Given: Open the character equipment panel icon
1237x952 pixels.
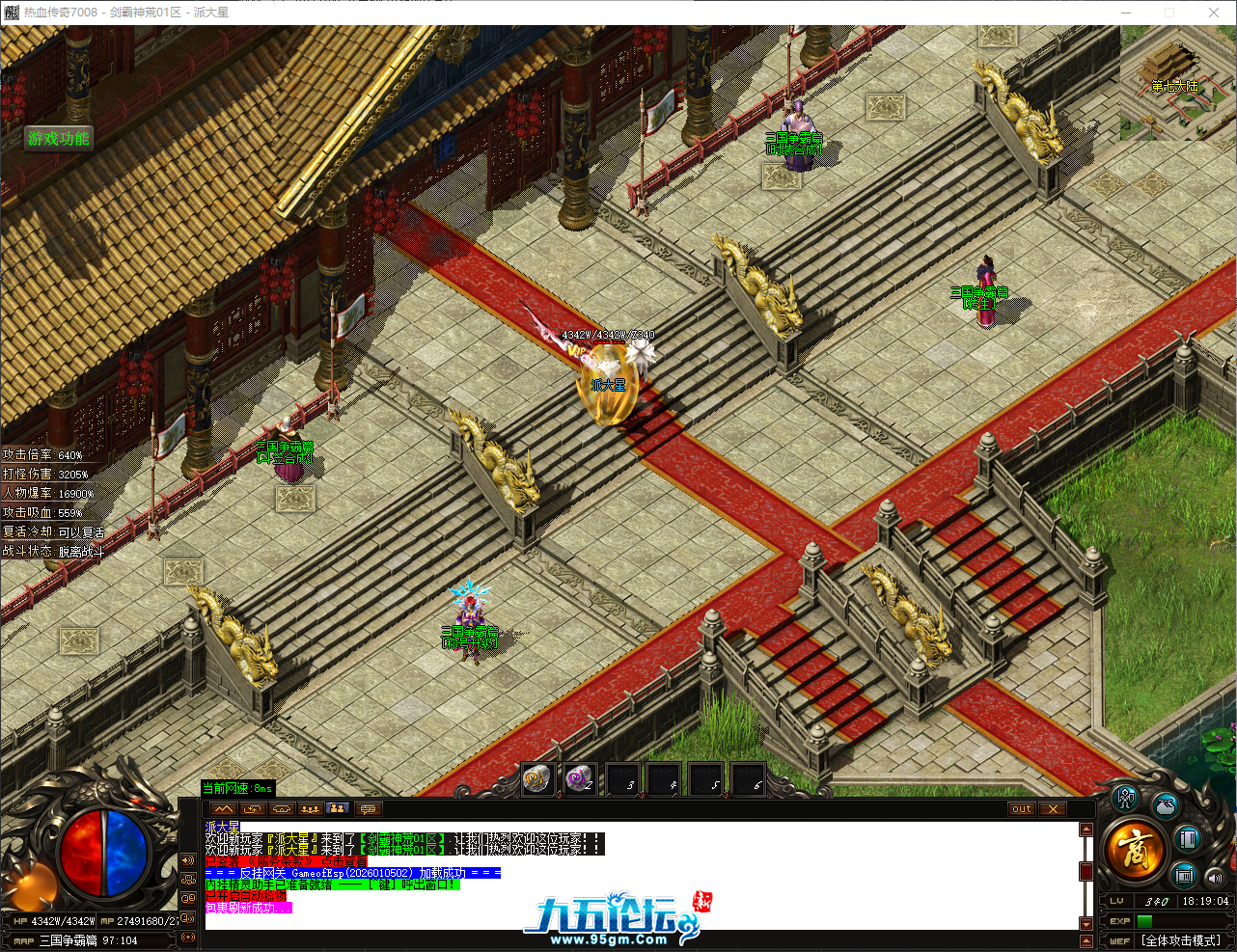Looking at the screenshot, I should (x=1124, y=801).
